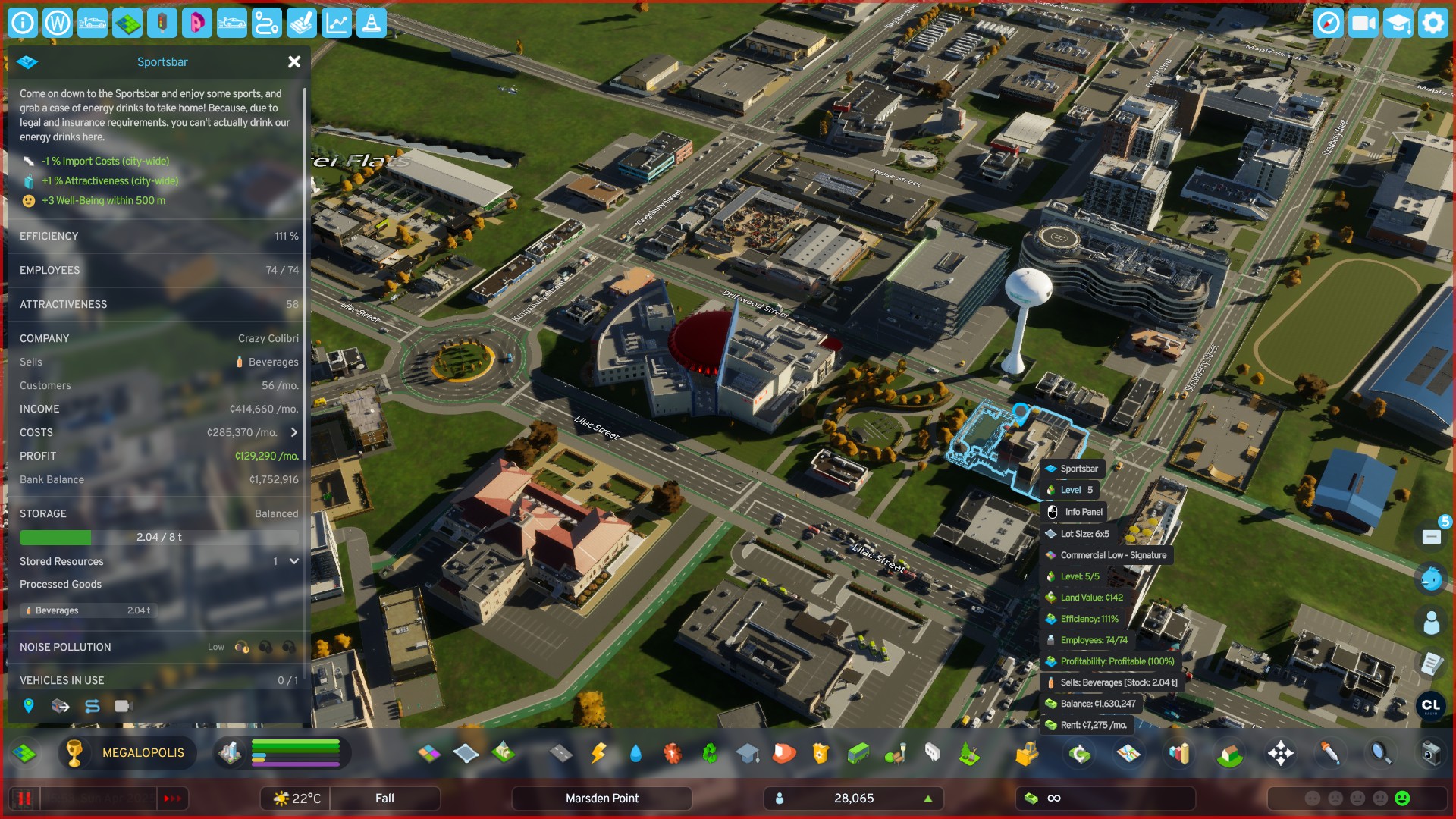Toggle the red pause button

24,799
